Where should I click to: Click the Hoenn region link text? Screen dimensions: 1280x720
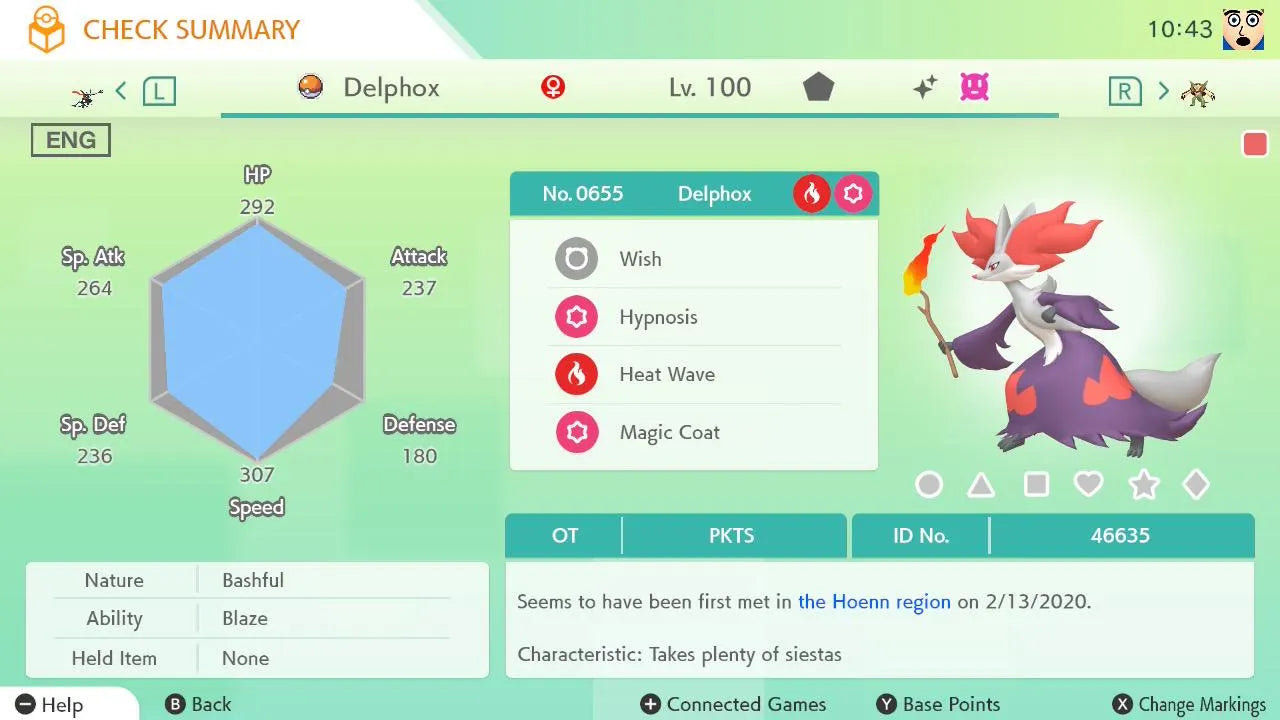pos(874,602)
